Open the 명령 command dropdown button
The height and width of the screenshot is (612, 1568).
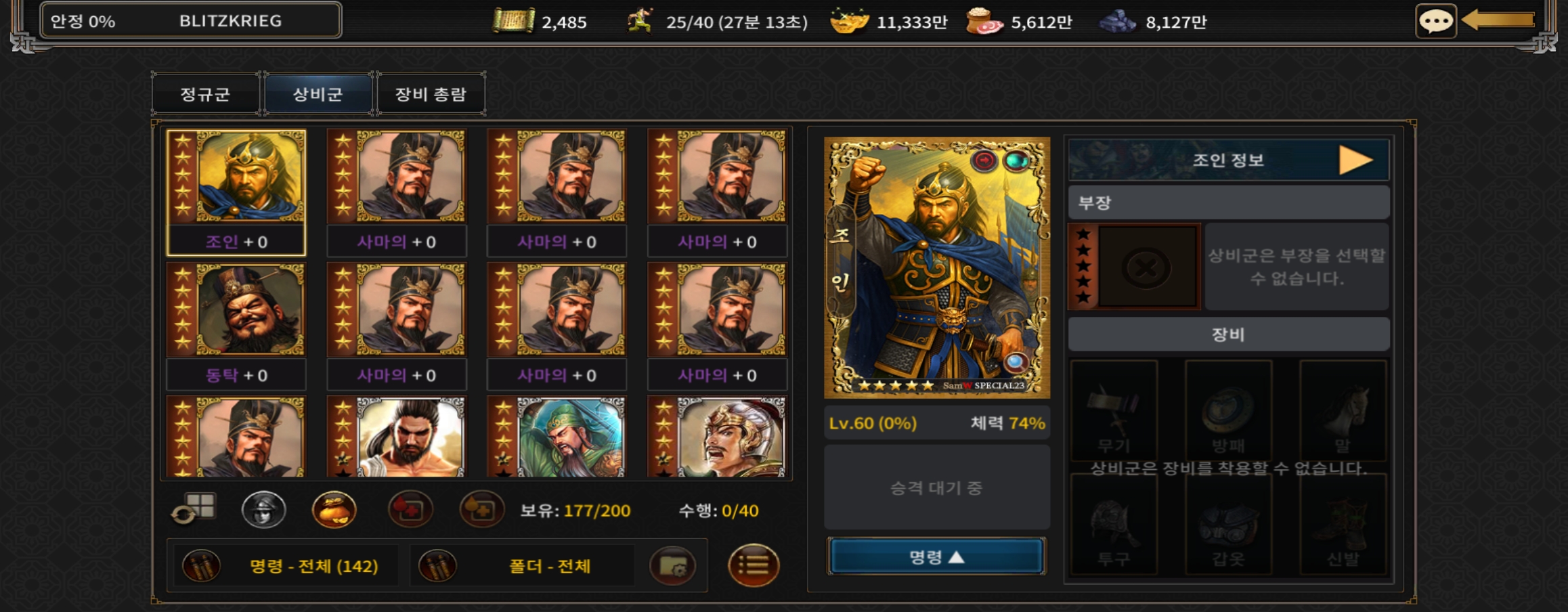click(936, 556)
